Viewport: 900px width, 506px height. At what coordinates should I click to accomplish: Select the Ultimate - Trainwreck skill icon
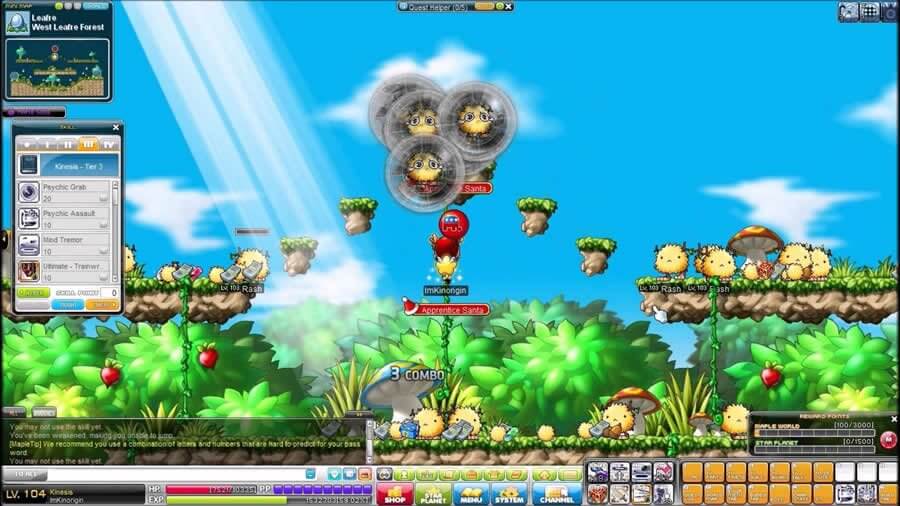point(29,270)
